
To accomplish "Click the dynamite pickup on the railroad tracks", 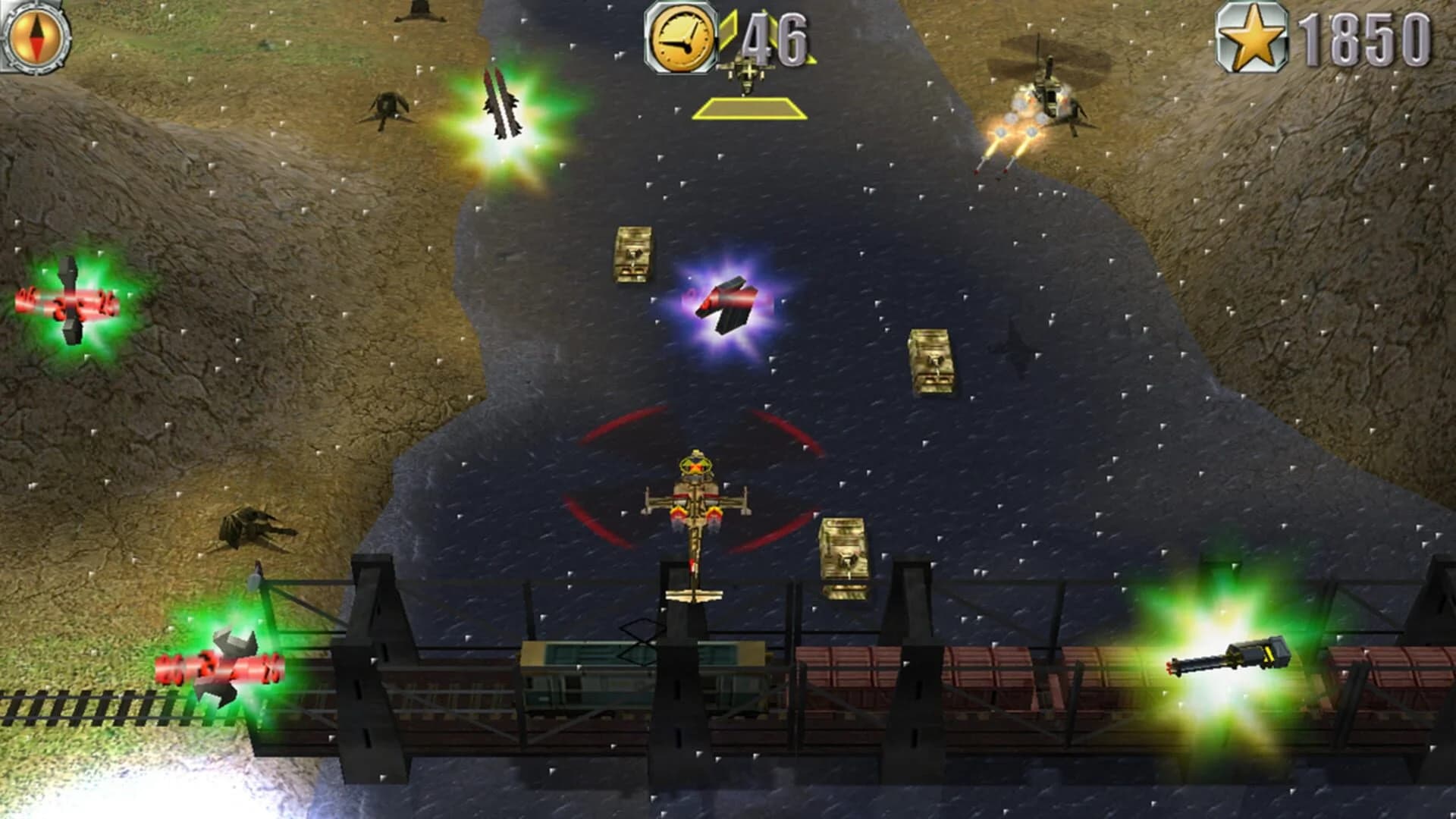I will (220, 667).
